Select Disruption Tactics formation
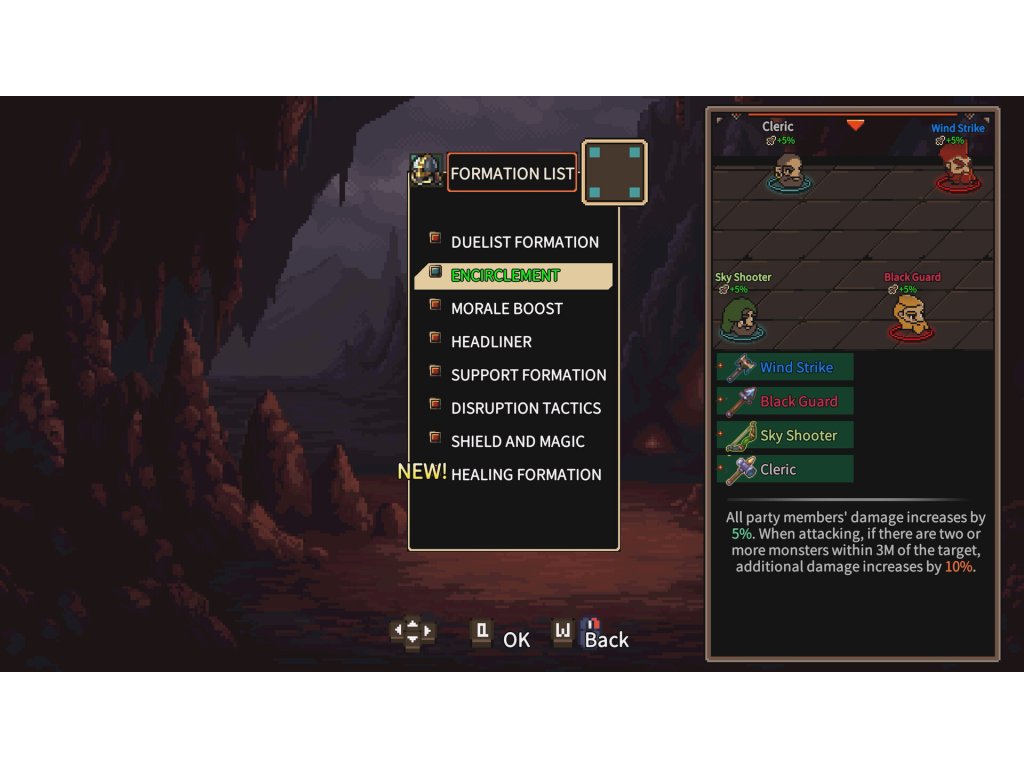The height and width of the screenshot is (768, 1024). (525, 408)
